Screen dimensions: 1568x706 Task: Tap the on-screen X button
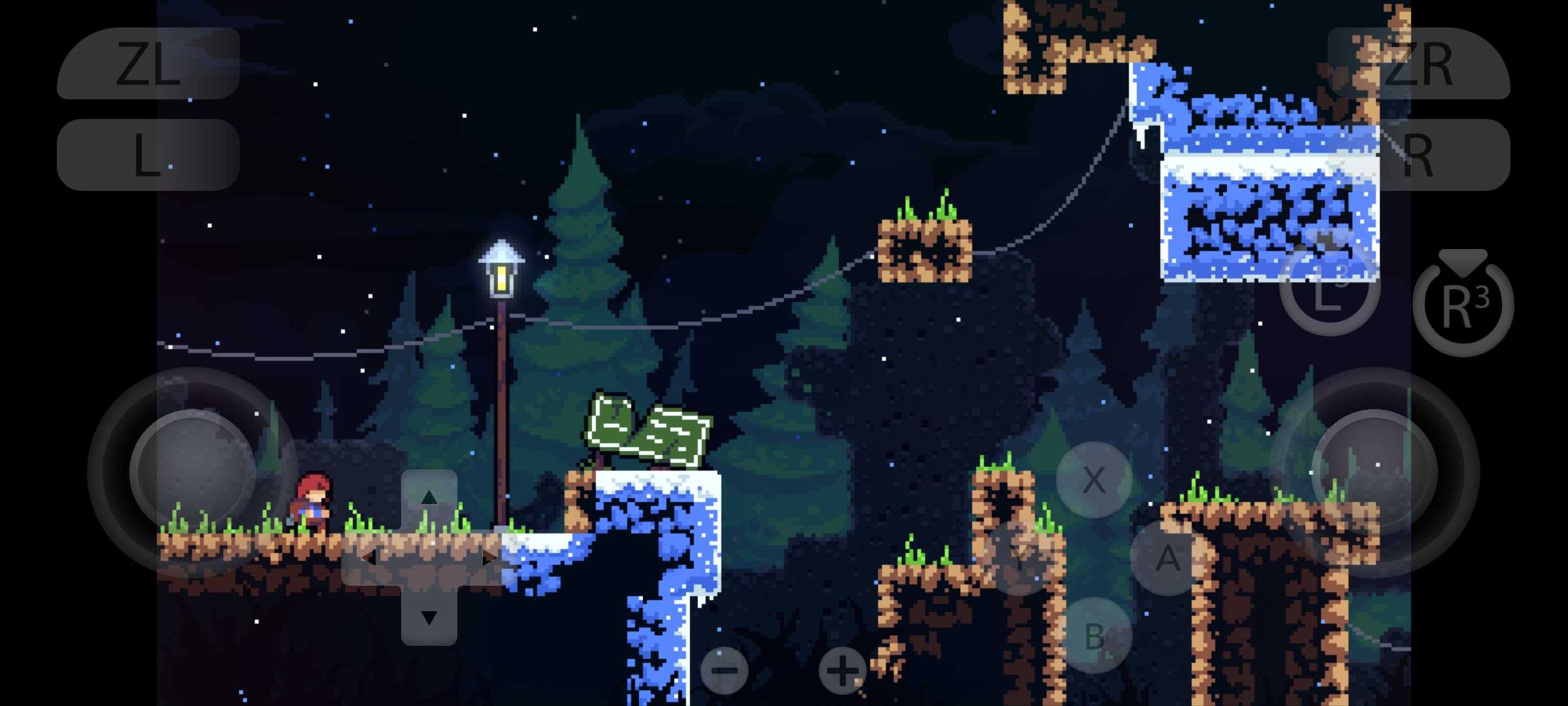pos(1094,480)
